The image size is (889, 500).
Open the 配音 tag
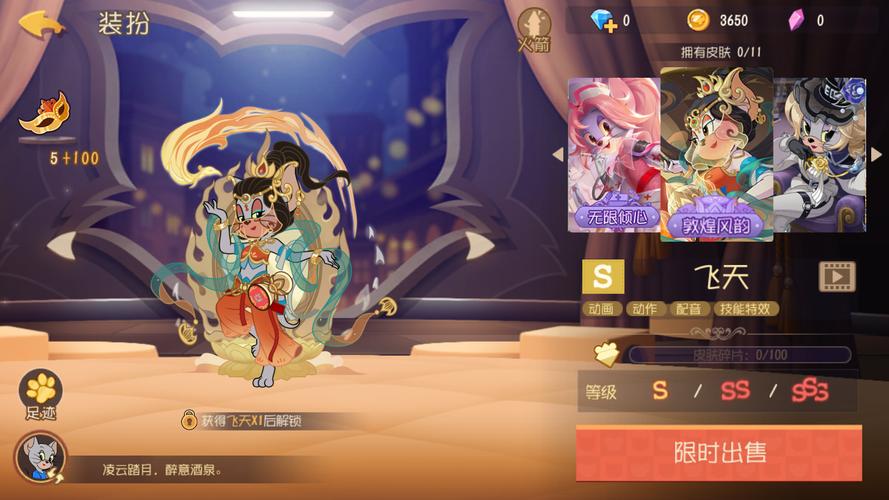(x=688, y=309)
